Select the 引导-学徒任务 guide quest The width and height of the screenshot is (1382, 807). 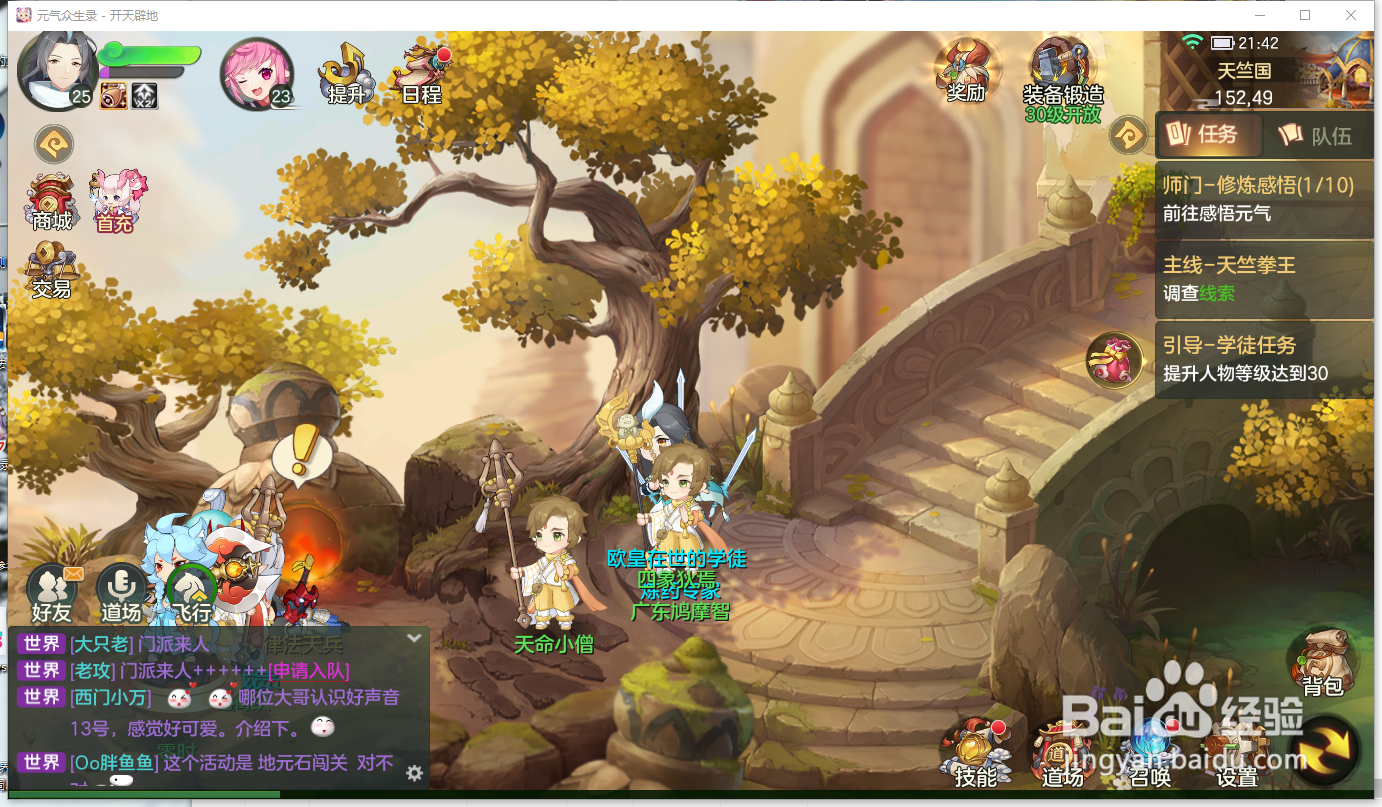point(1264,359)
